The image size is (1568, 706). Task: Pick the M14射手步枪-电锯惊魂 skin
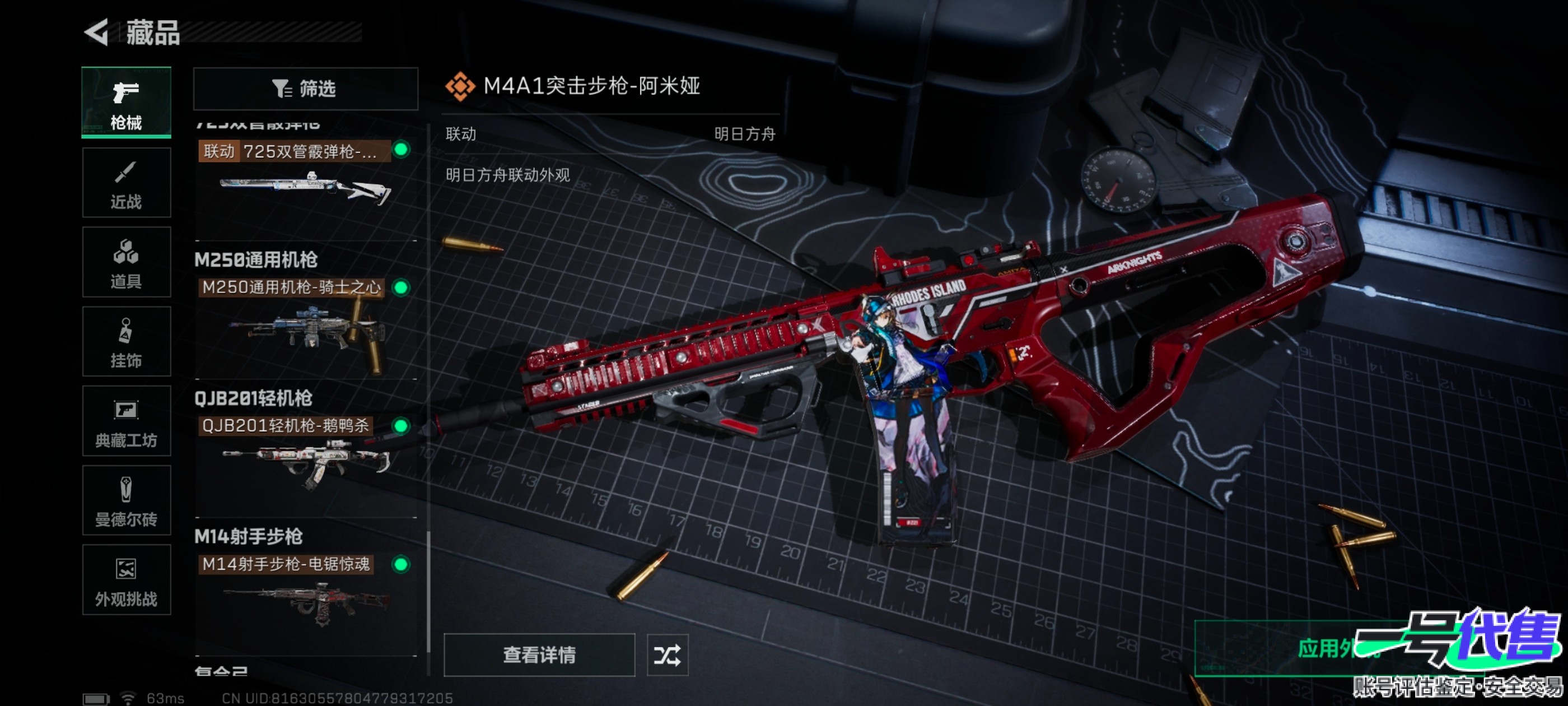click(x=304, y=591)
